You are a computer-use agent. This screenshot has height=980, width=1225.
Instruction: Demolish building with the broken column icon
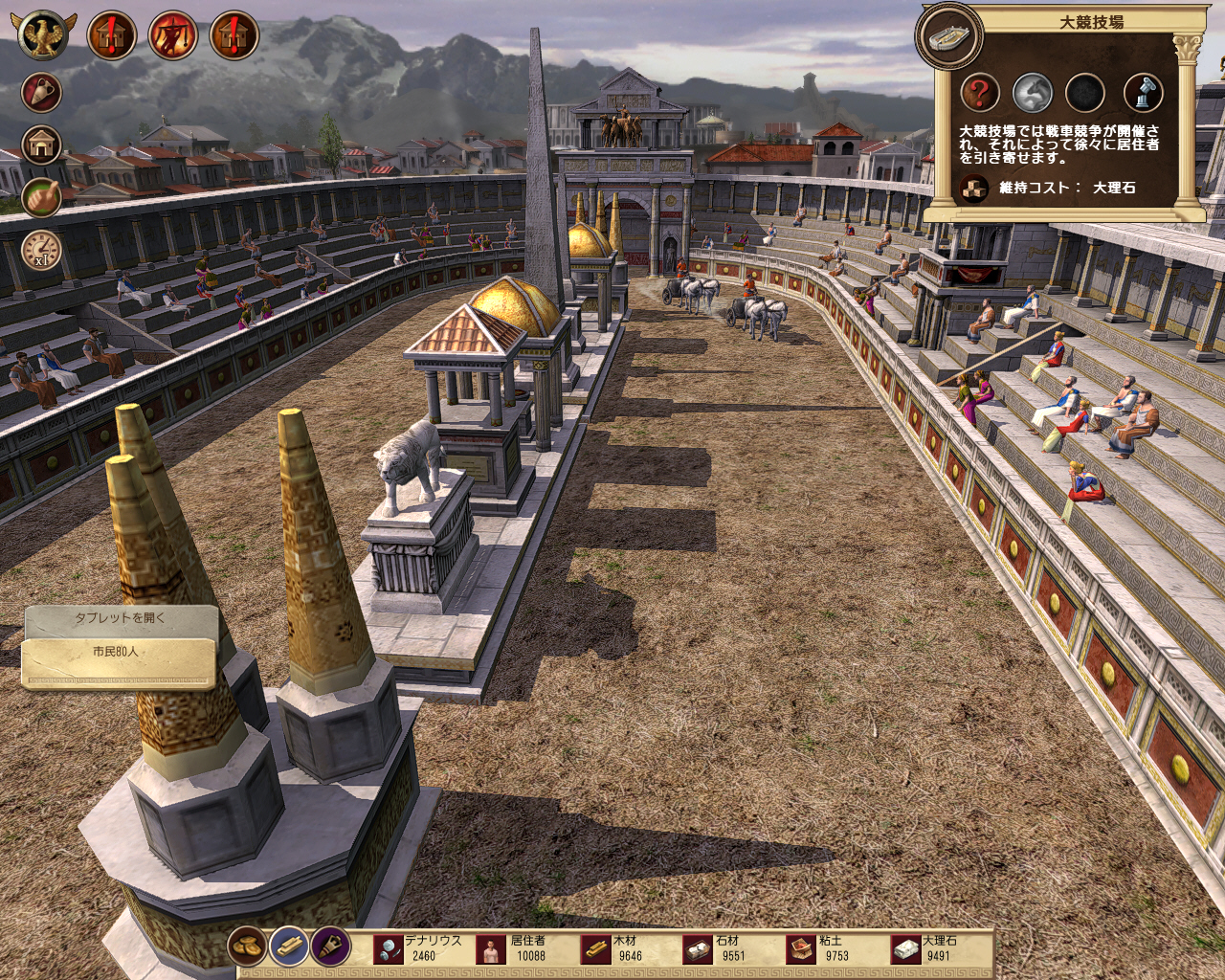[1143, 93]
